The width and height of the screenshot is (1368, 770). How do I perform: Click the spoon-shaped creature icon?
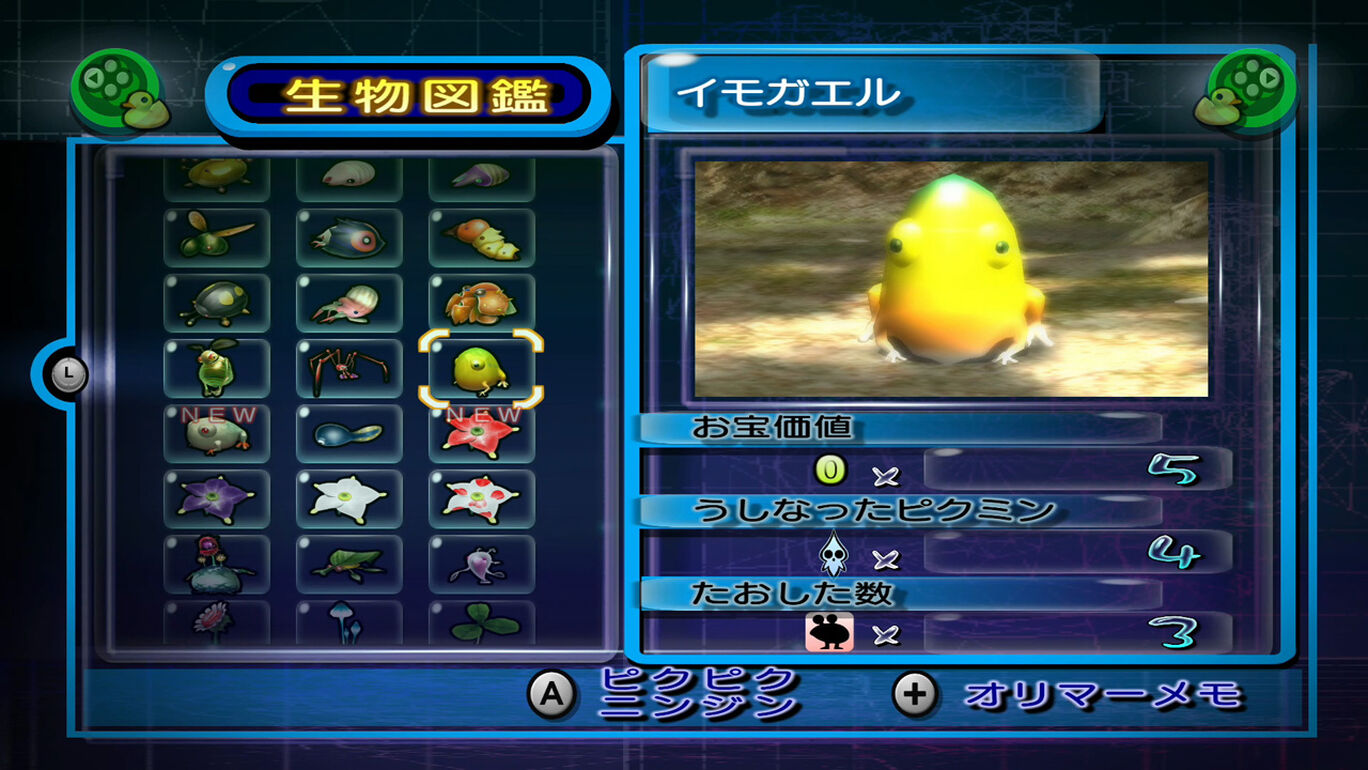[x=349, y=432]
